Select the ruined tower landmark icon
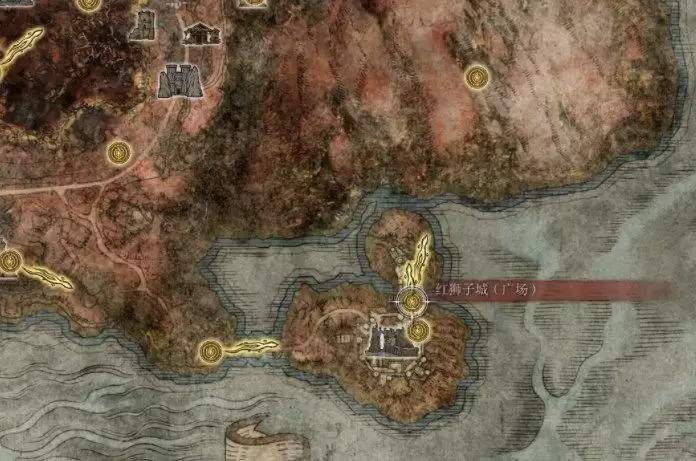The height and width of the screenshot is (461, 696). 142,25
